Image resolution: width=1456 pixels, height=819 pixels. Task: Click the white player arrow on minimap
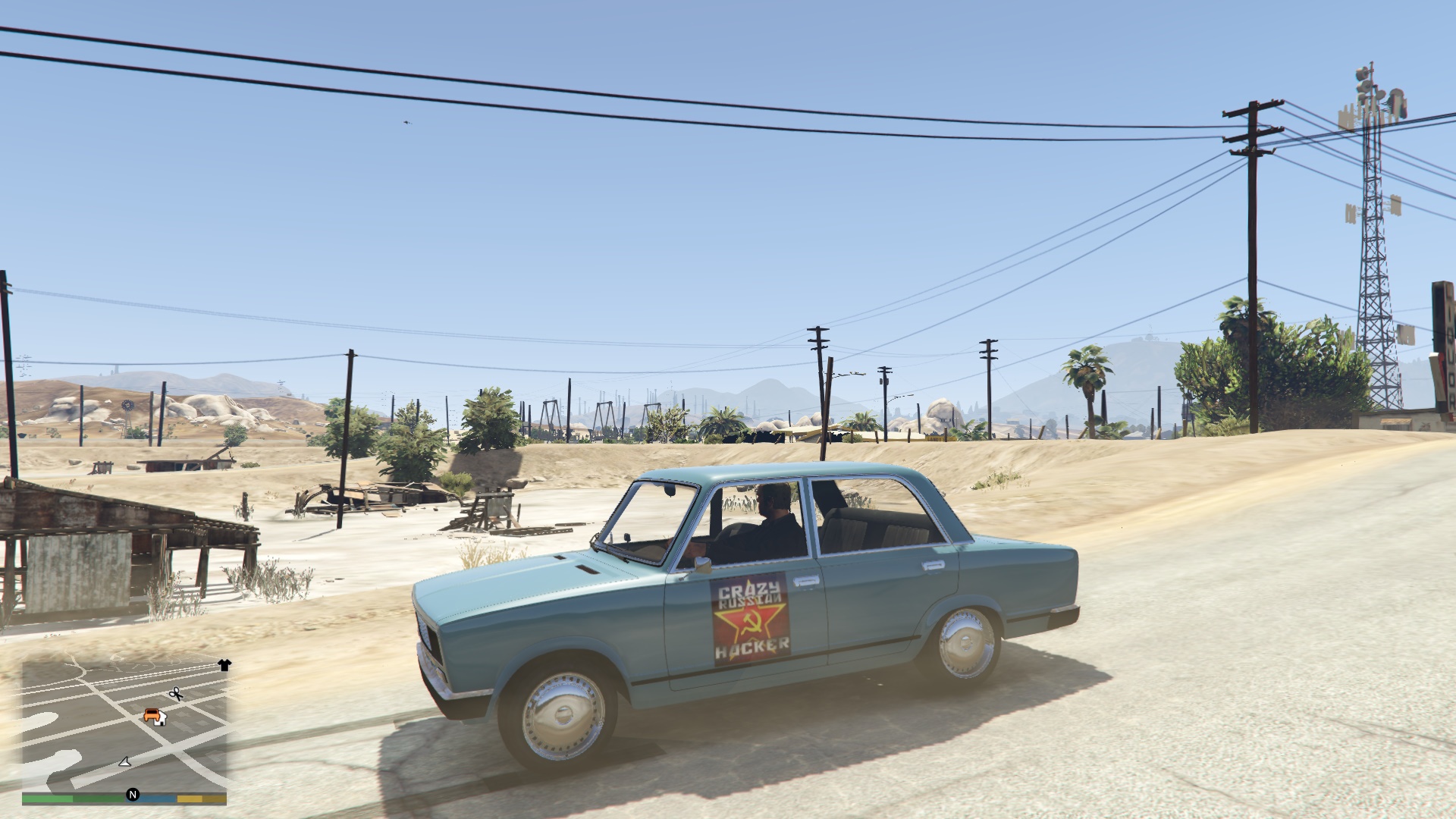[125, 761]
